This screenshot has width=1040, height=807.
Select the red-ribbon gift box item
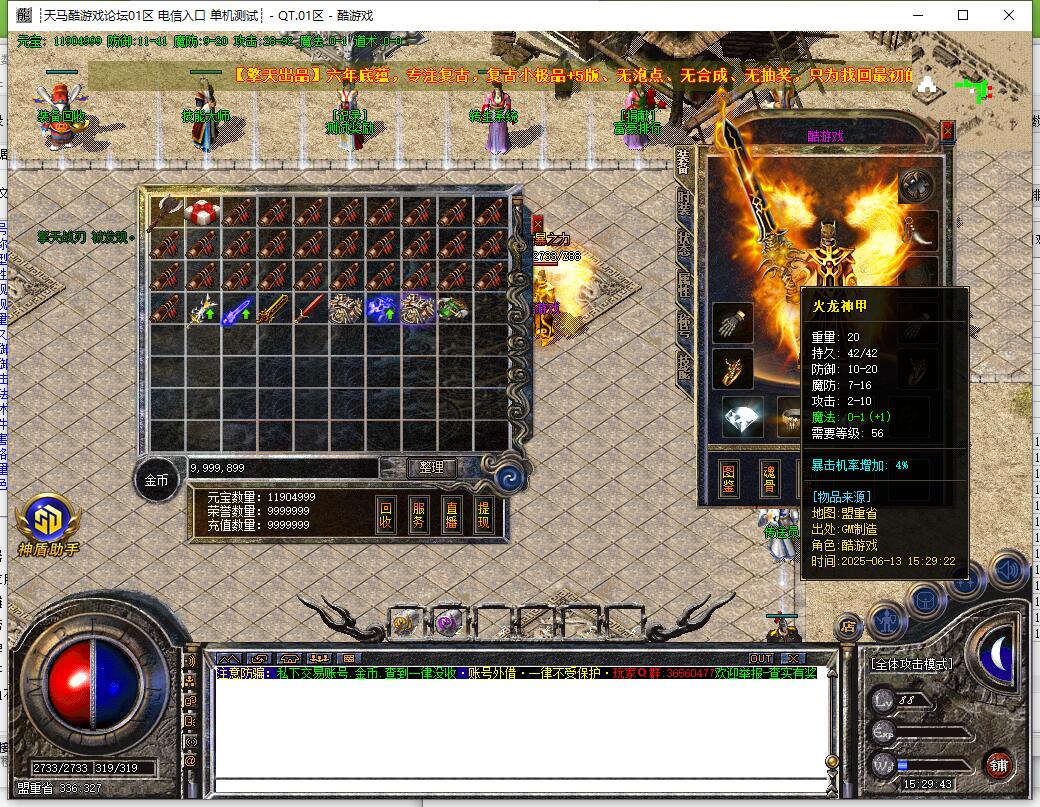point(202,212)
